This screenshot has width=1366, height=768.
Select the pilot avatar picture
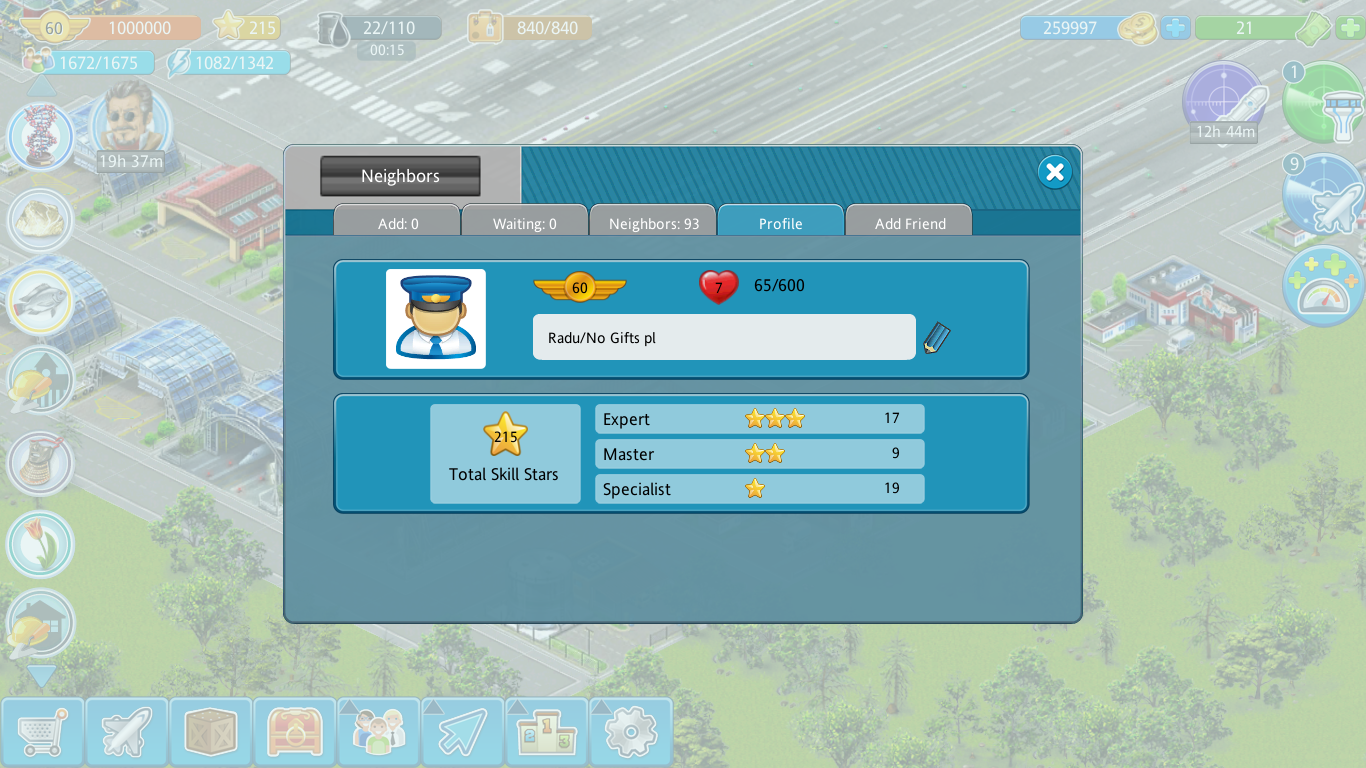click(x=436, y=319)
